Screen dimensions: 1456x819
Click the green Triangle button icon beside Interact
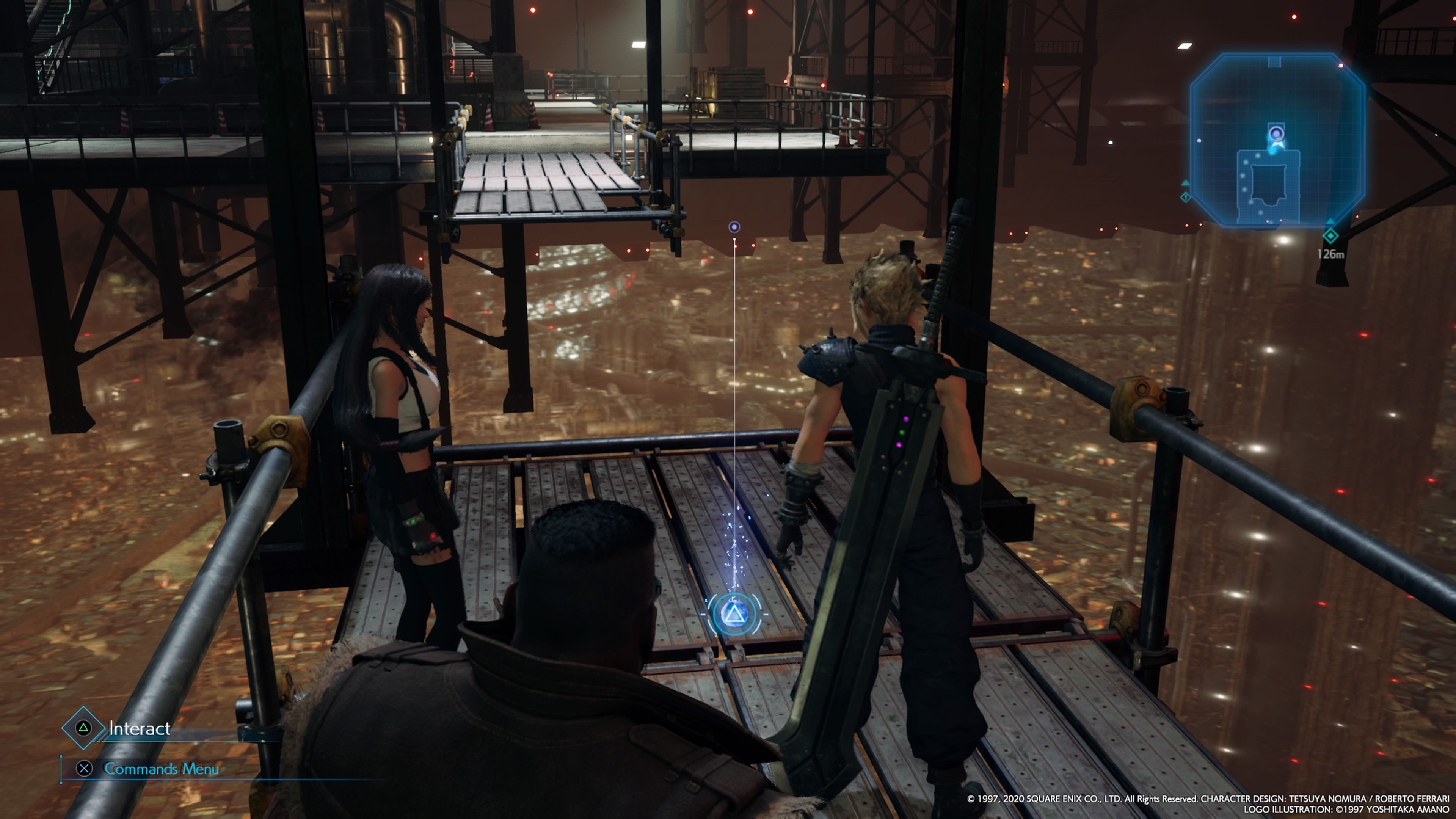point(84,728)
